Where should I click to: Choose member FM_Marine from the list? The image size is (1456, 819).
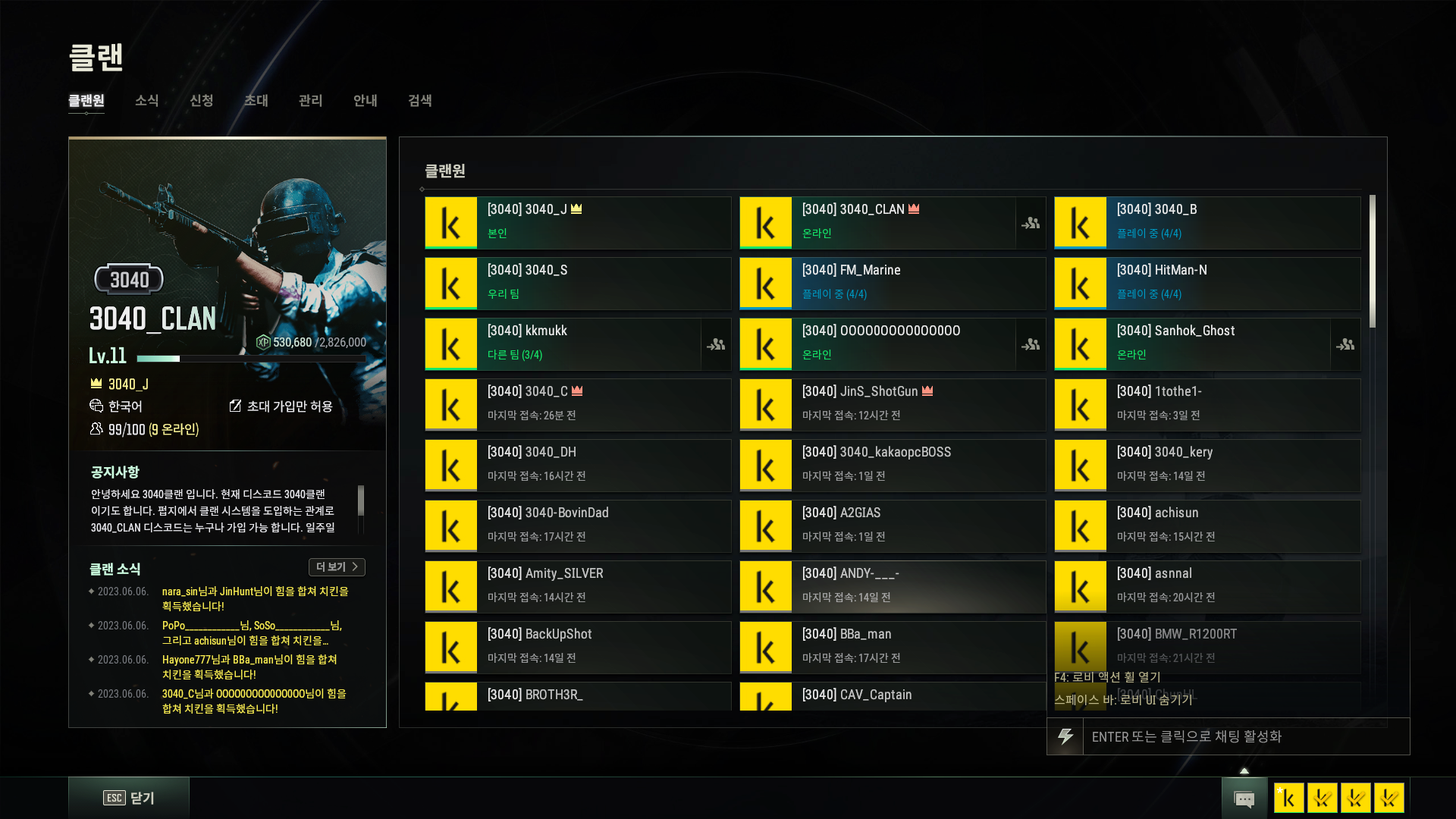[x=892, y=284]
